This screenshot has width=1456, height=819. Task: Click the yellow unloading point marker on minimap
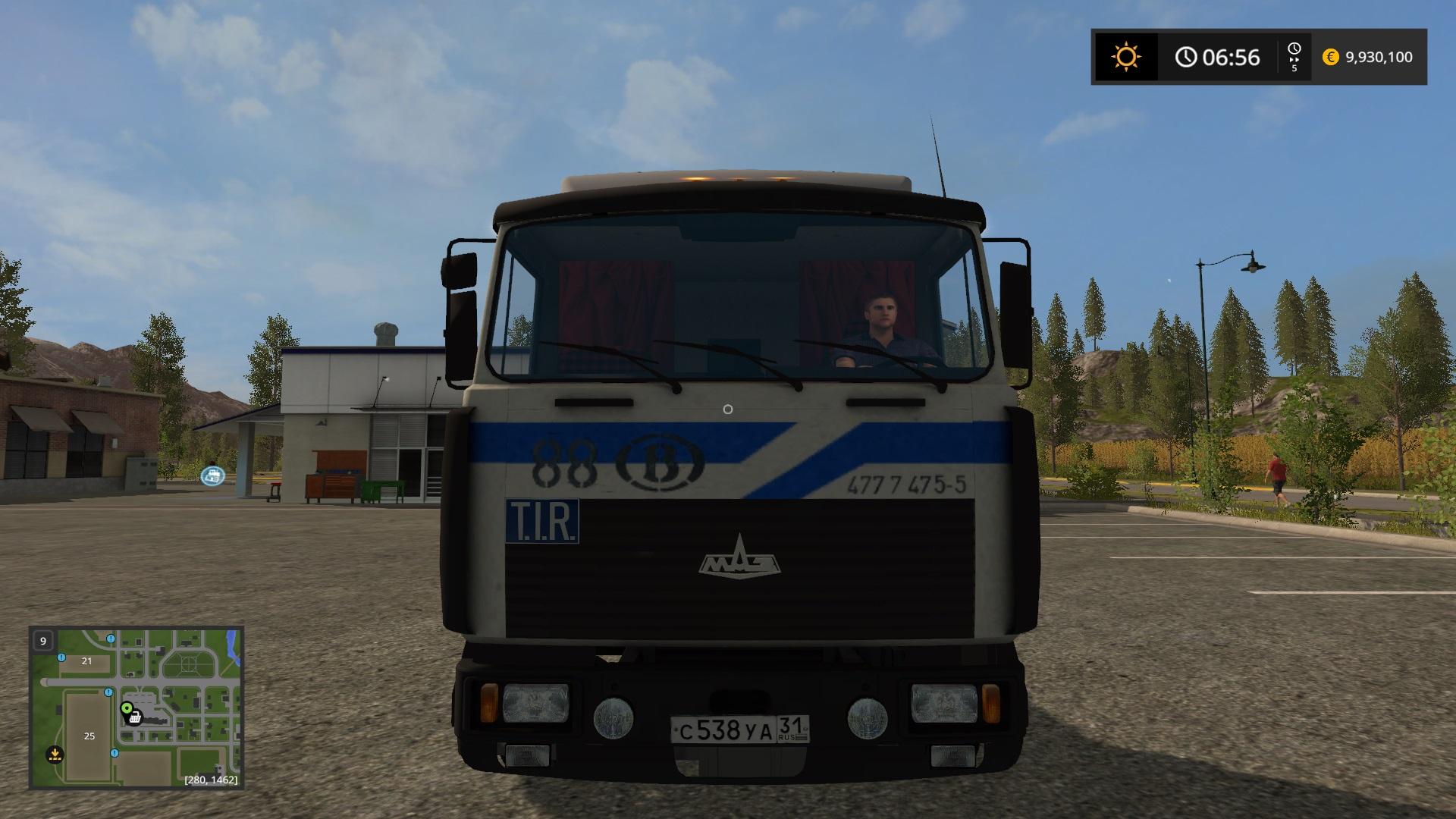point(55,754)
